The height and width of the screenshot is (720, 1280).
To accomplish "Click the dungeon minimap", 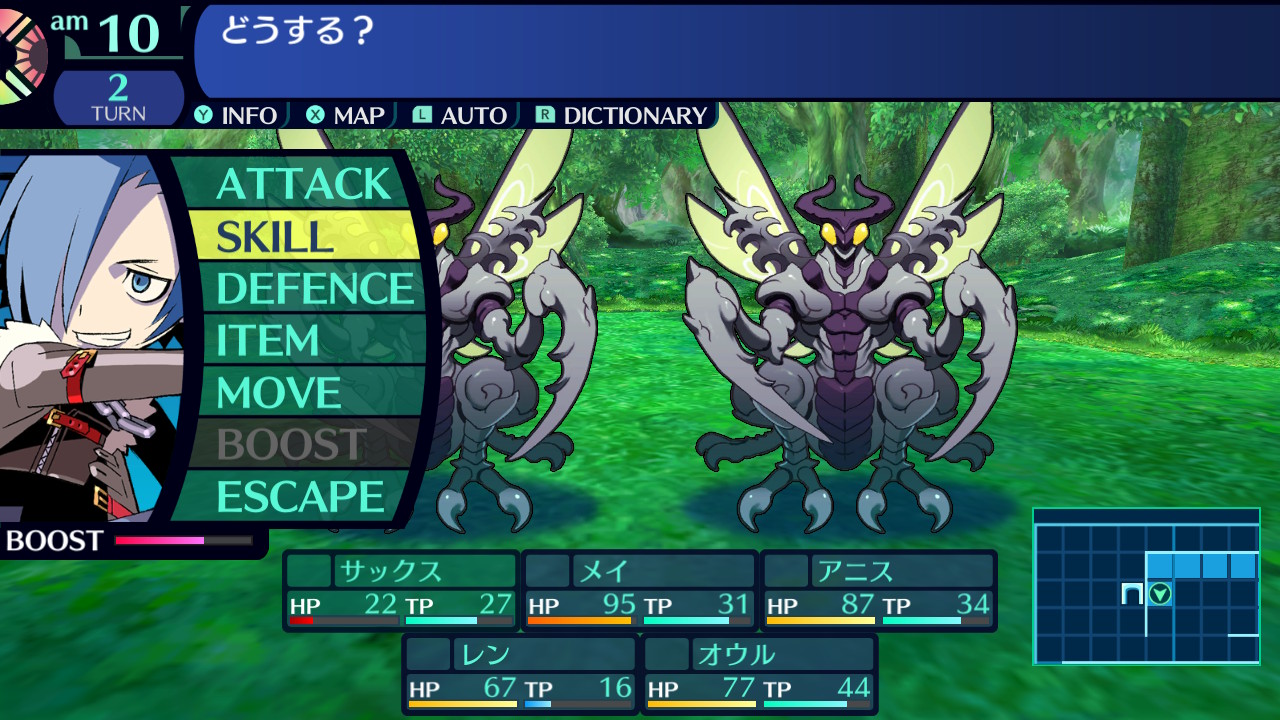I will coord(1146,586).
